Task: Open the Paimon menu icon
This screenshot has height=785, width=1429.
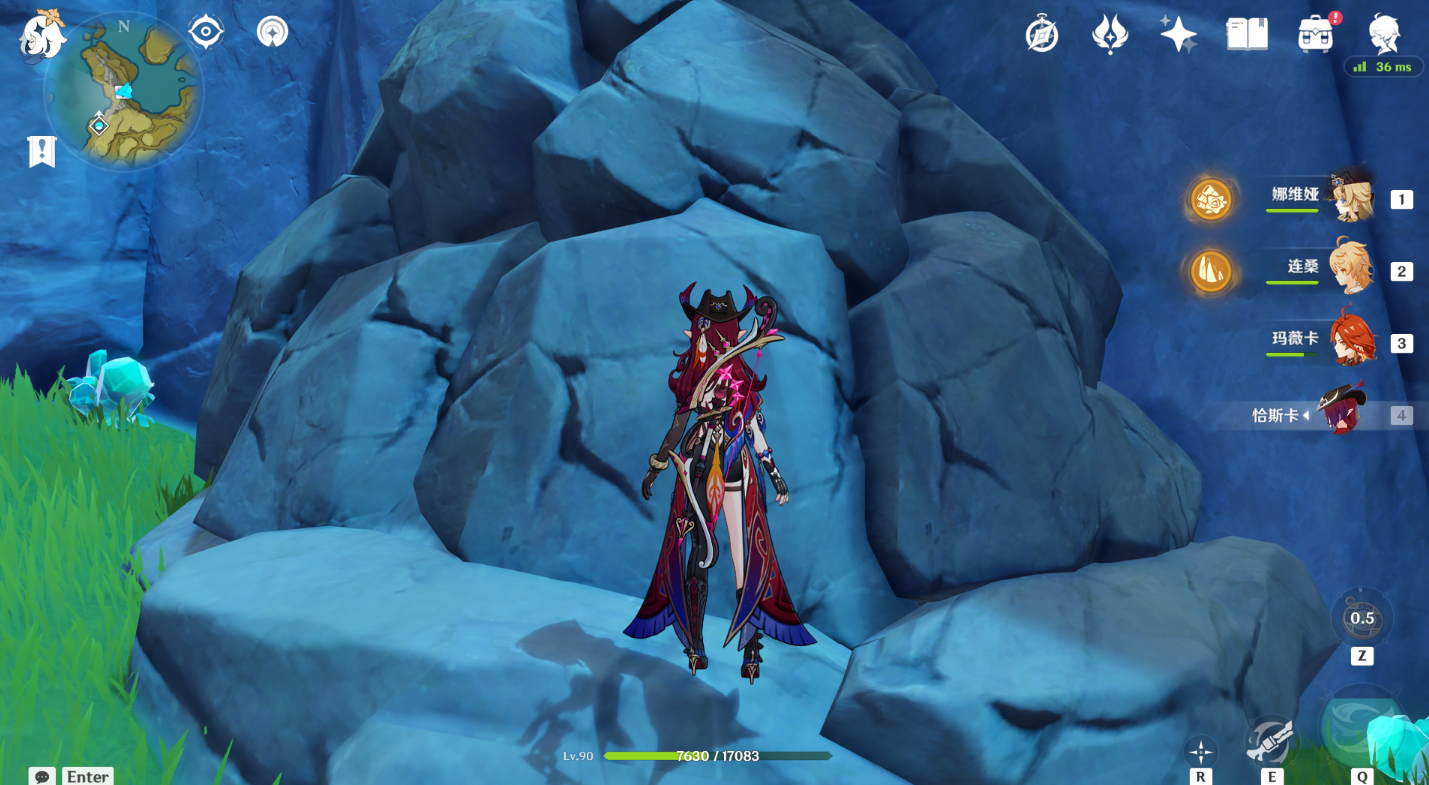Action: pos(42,35)
